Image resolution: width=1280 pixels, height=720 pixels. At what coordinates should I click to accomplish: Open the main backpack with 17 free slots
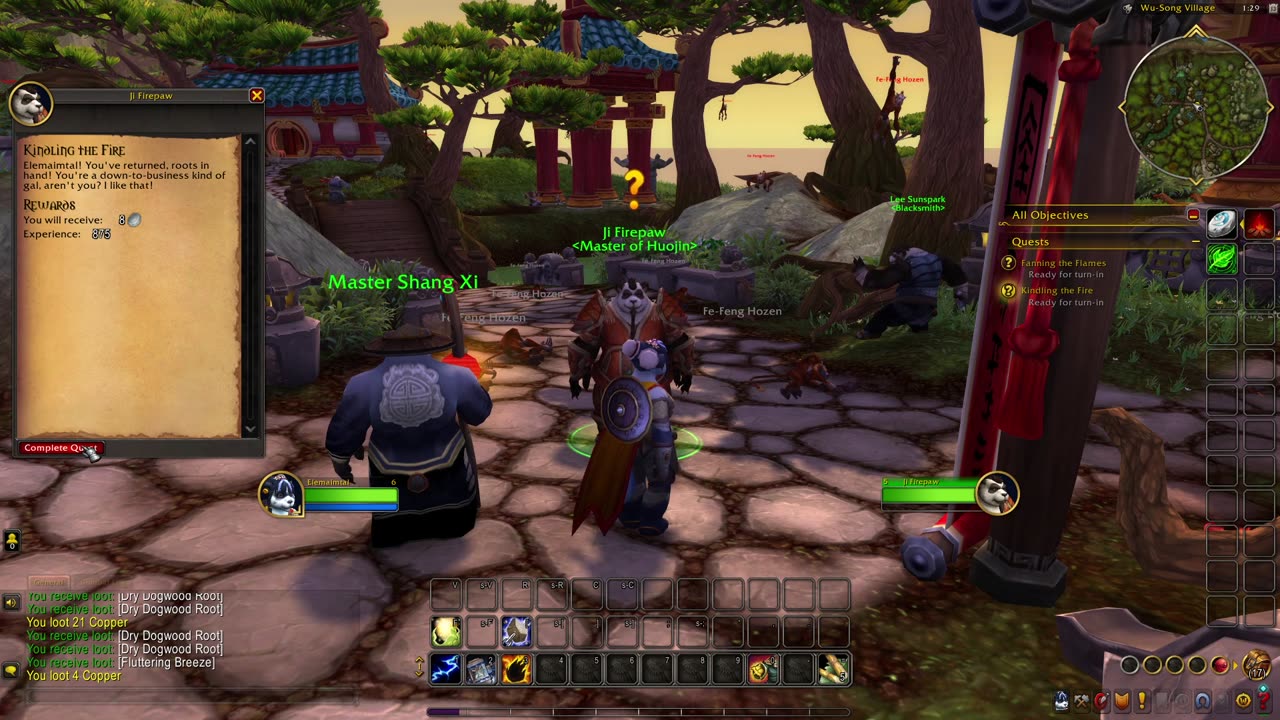pos(1257,665)
